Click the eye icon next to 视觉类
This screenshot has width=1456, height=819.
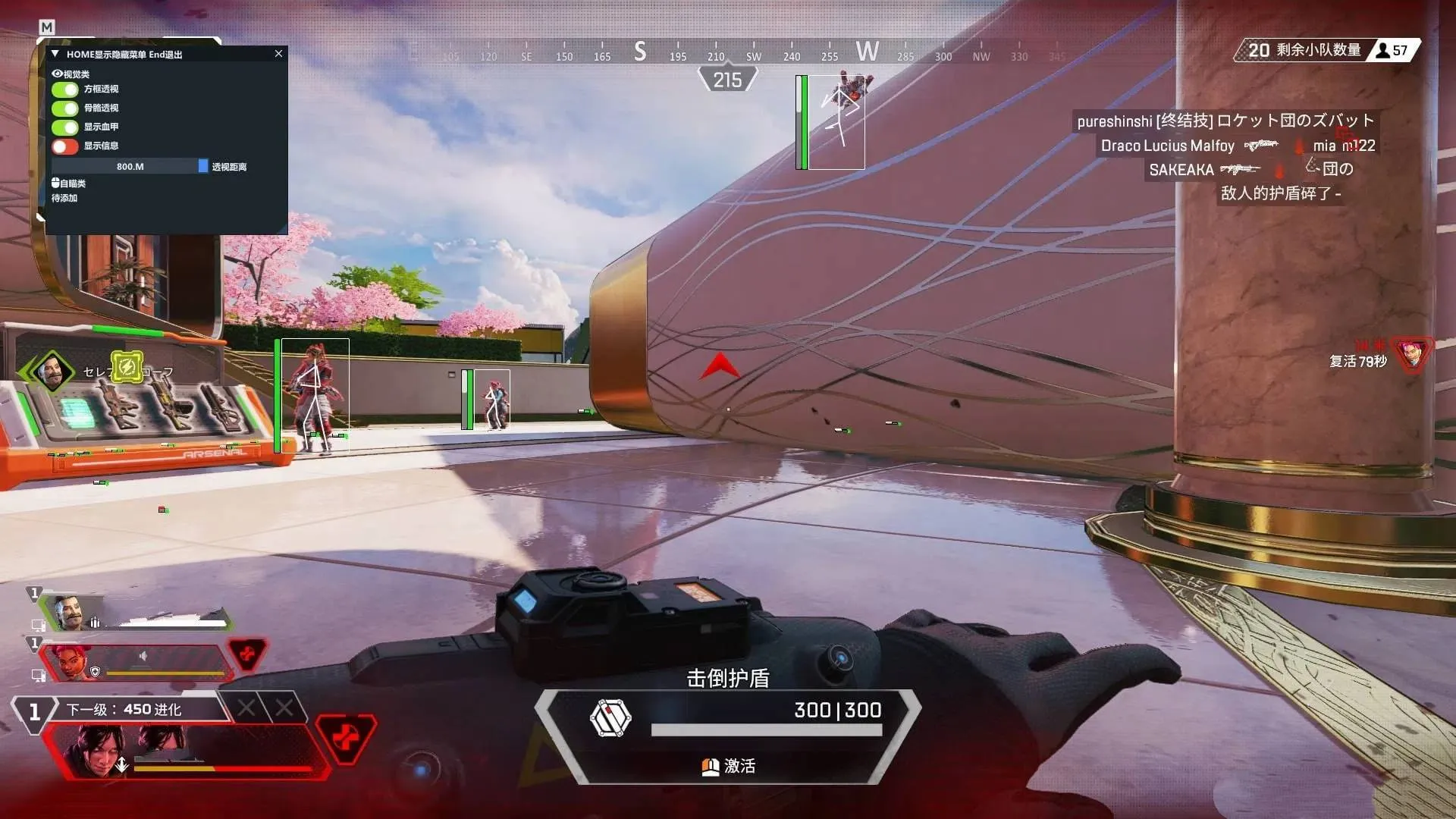56,74
